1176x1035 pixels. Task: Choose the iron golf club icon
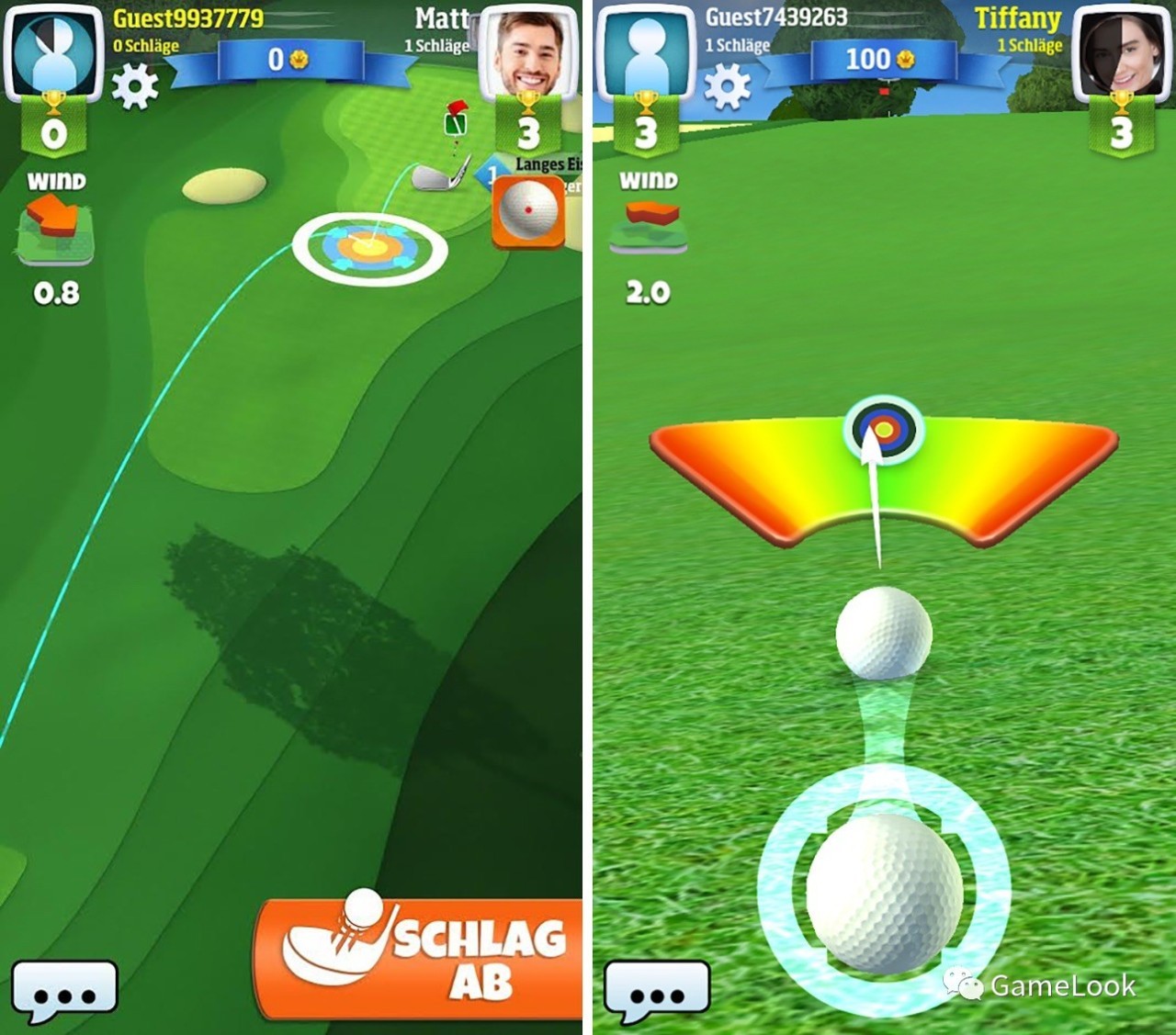click(438, 174)
